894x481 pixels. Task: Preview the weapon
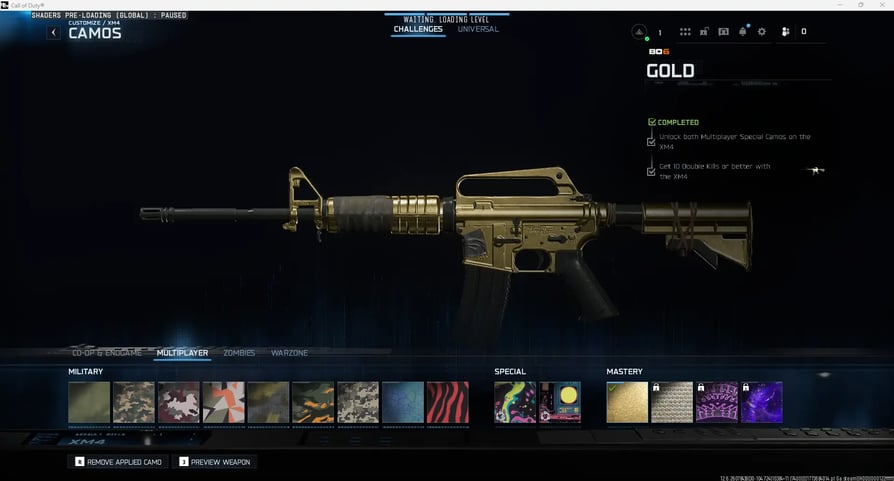point(215,462)
